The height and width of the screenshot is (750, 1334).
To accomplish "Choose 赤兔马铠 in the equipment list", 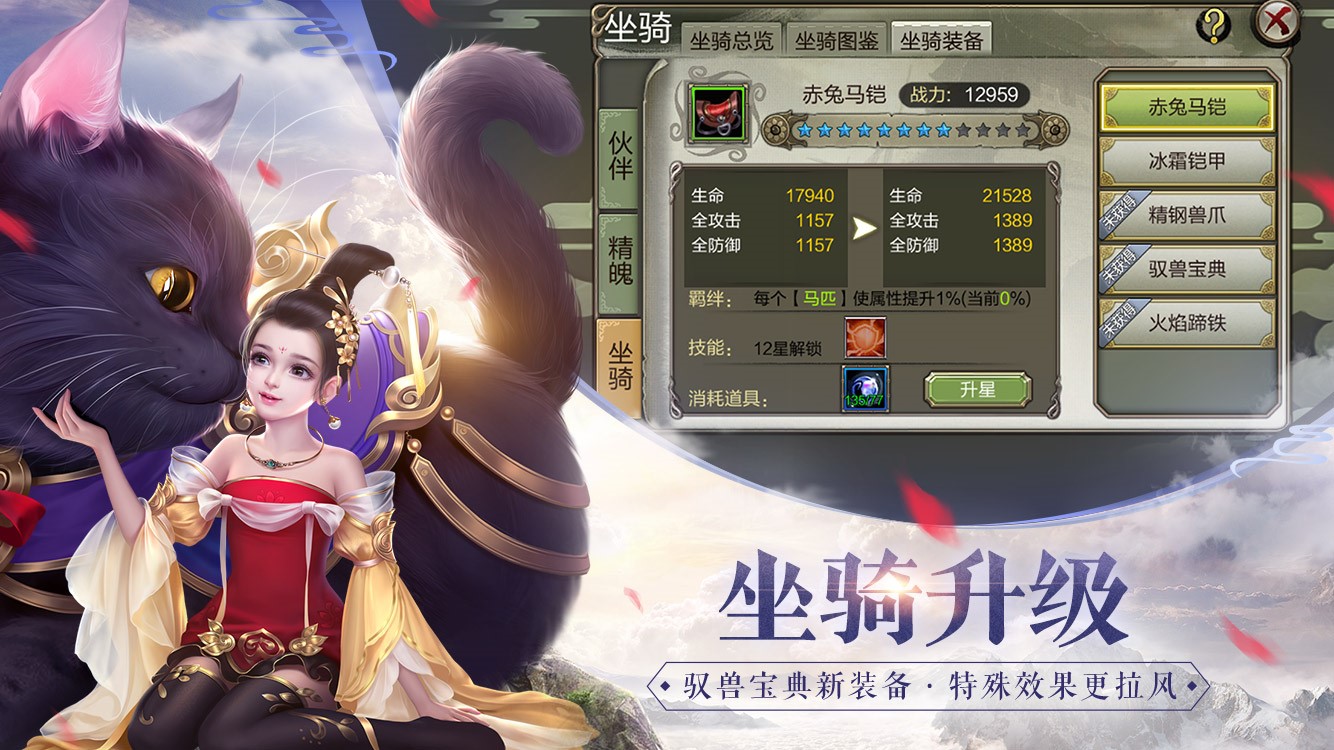I will (1187, 107).
